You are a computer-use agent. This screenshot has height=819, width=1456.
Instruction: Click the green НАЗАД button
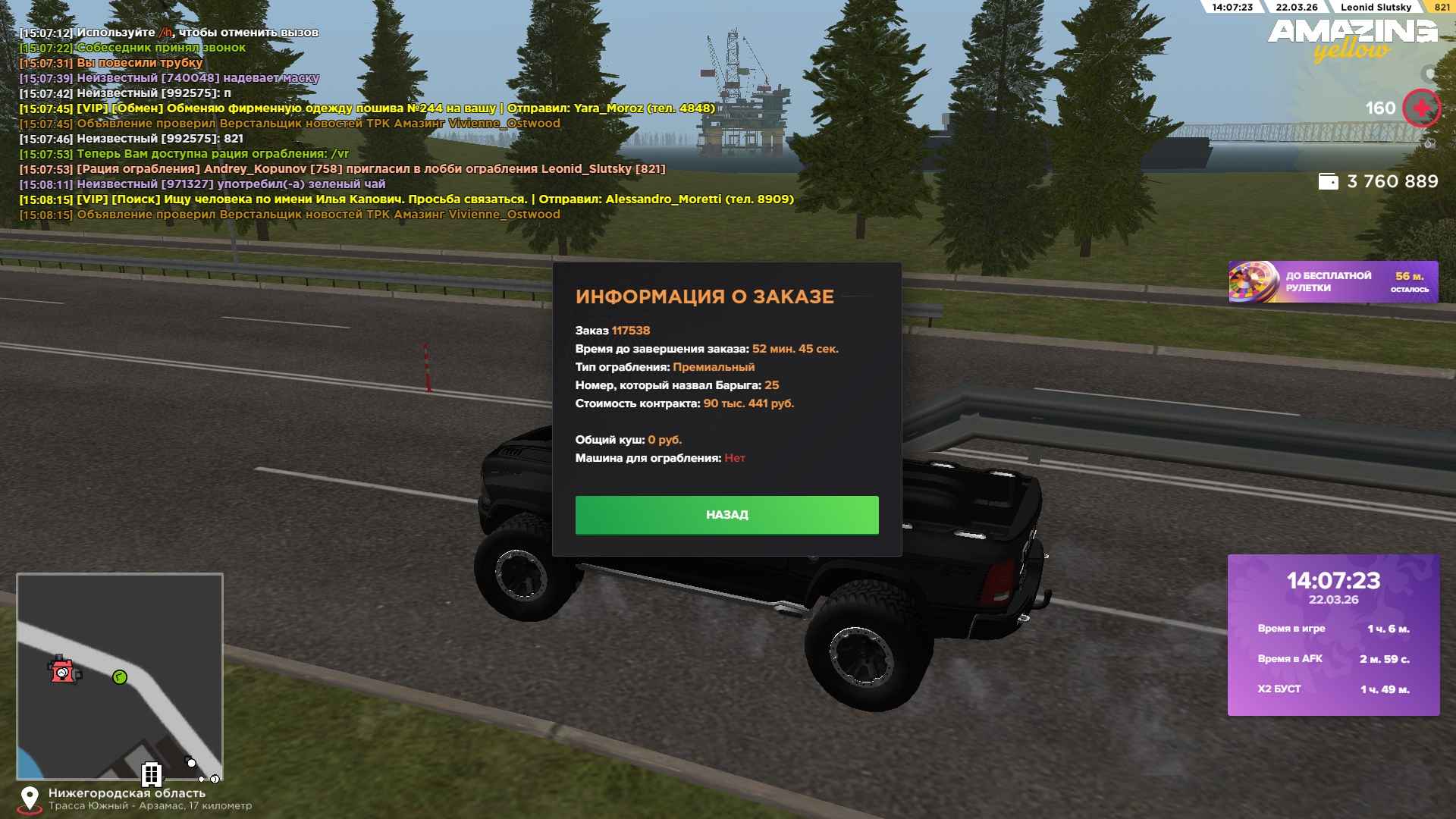(x=726, y=515)
